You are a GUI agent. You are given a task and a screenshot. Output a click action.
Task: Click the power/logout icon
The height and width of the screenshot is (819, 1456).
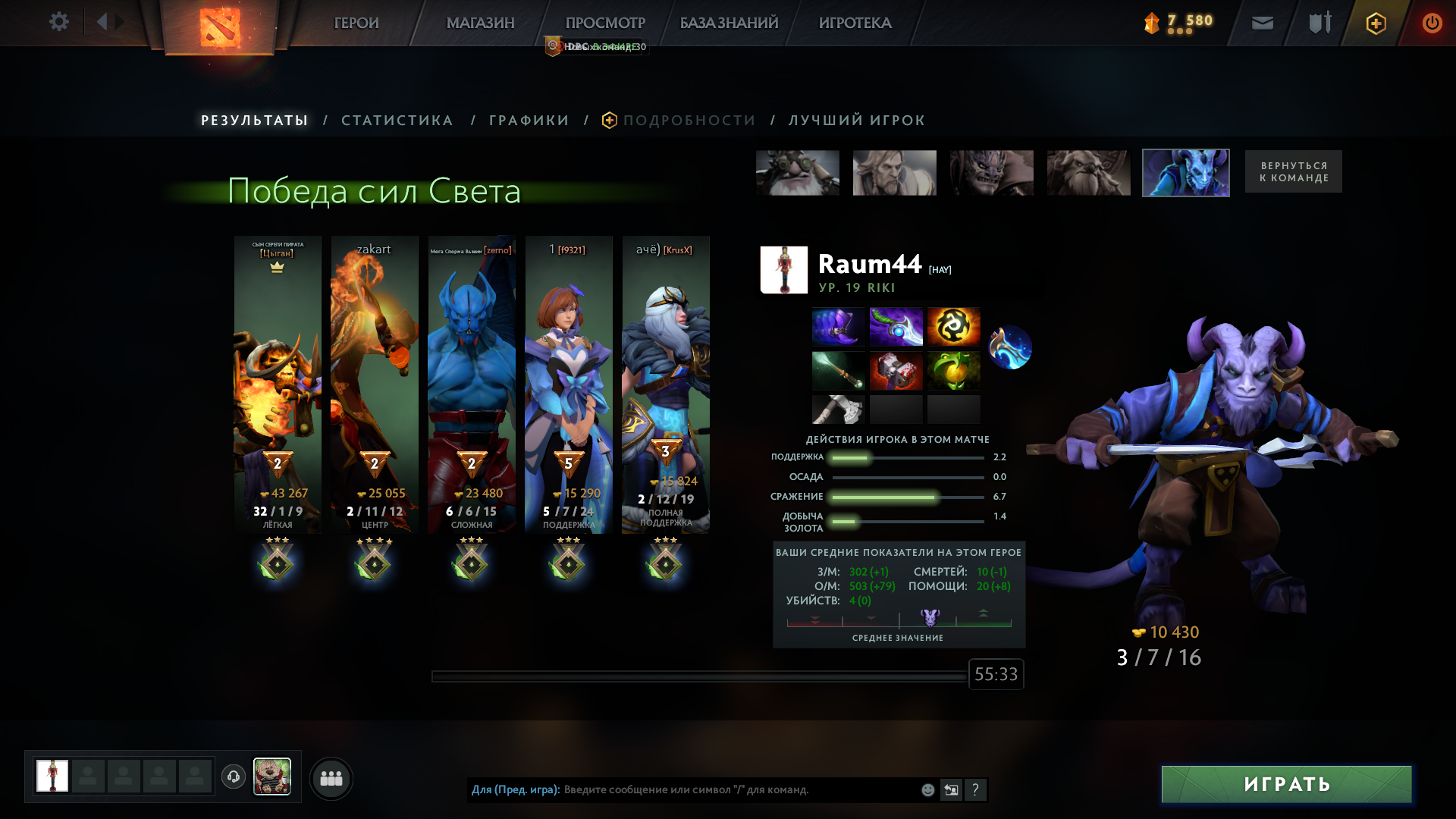(x=1432, y=23)
